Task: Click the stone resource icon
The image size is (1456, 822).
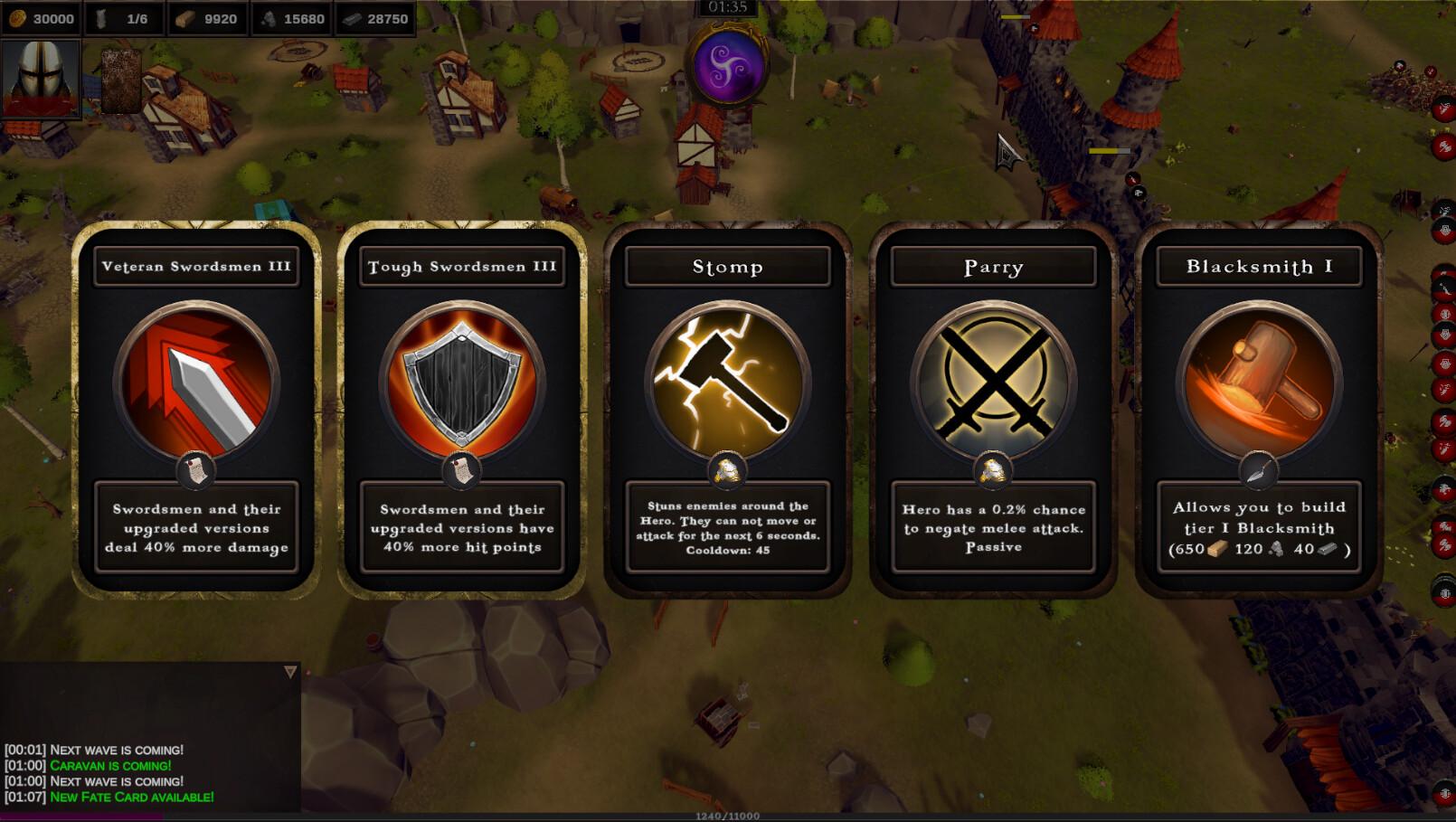Action: pos(266,17)
